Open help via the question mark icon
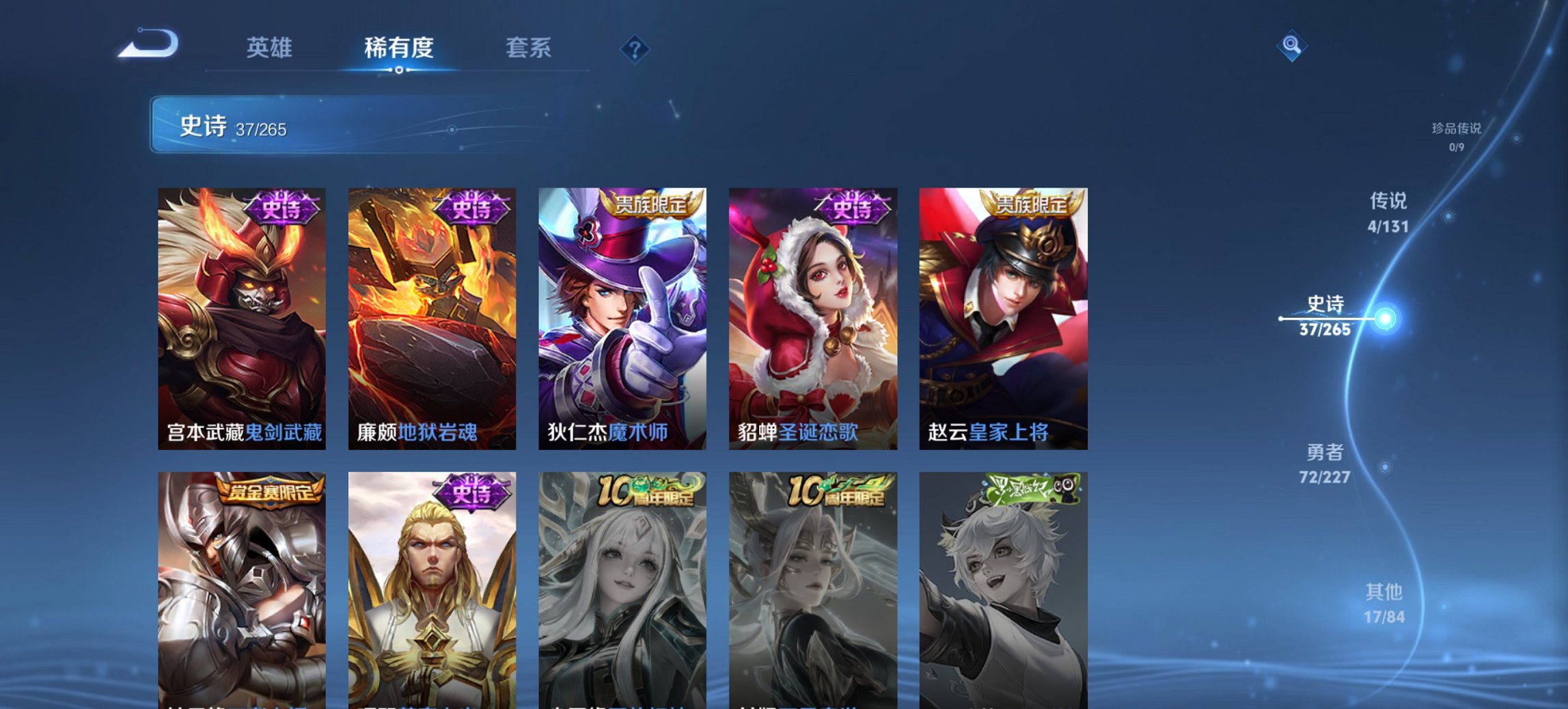The width and height of the screenshot is (1568, 709). (635, 49)
